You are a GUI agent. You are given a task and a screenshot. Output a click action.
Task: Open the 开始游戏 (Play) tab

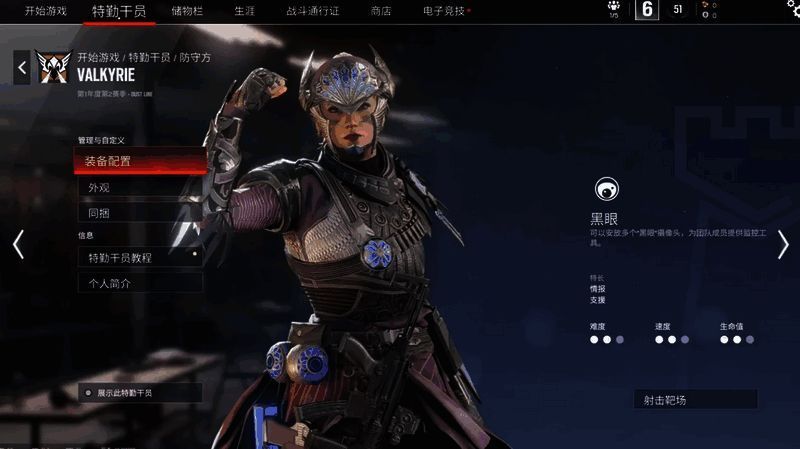click(46, 11)
